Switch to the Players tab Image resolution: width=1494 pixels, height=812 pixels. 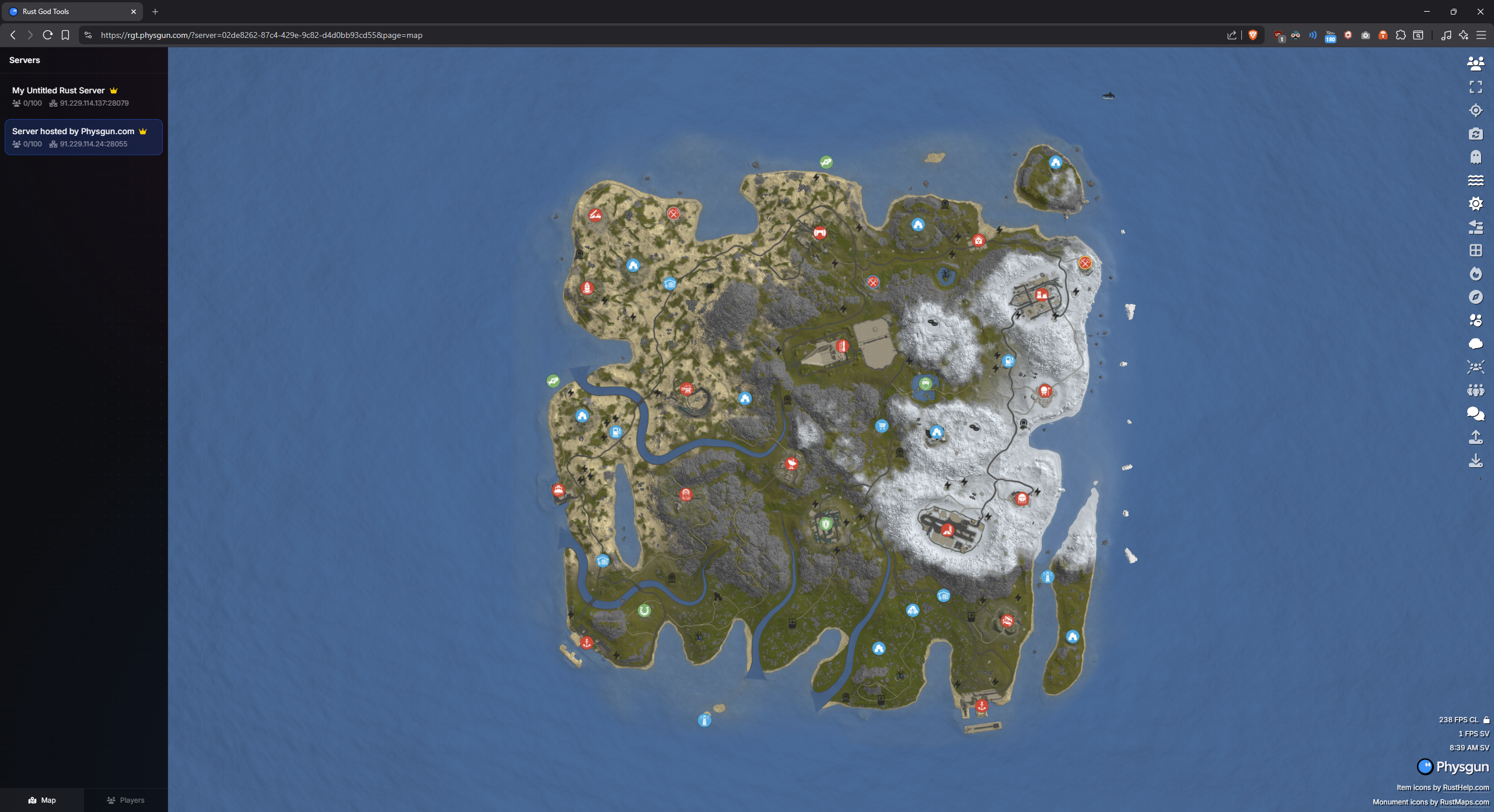click(125, 800)
